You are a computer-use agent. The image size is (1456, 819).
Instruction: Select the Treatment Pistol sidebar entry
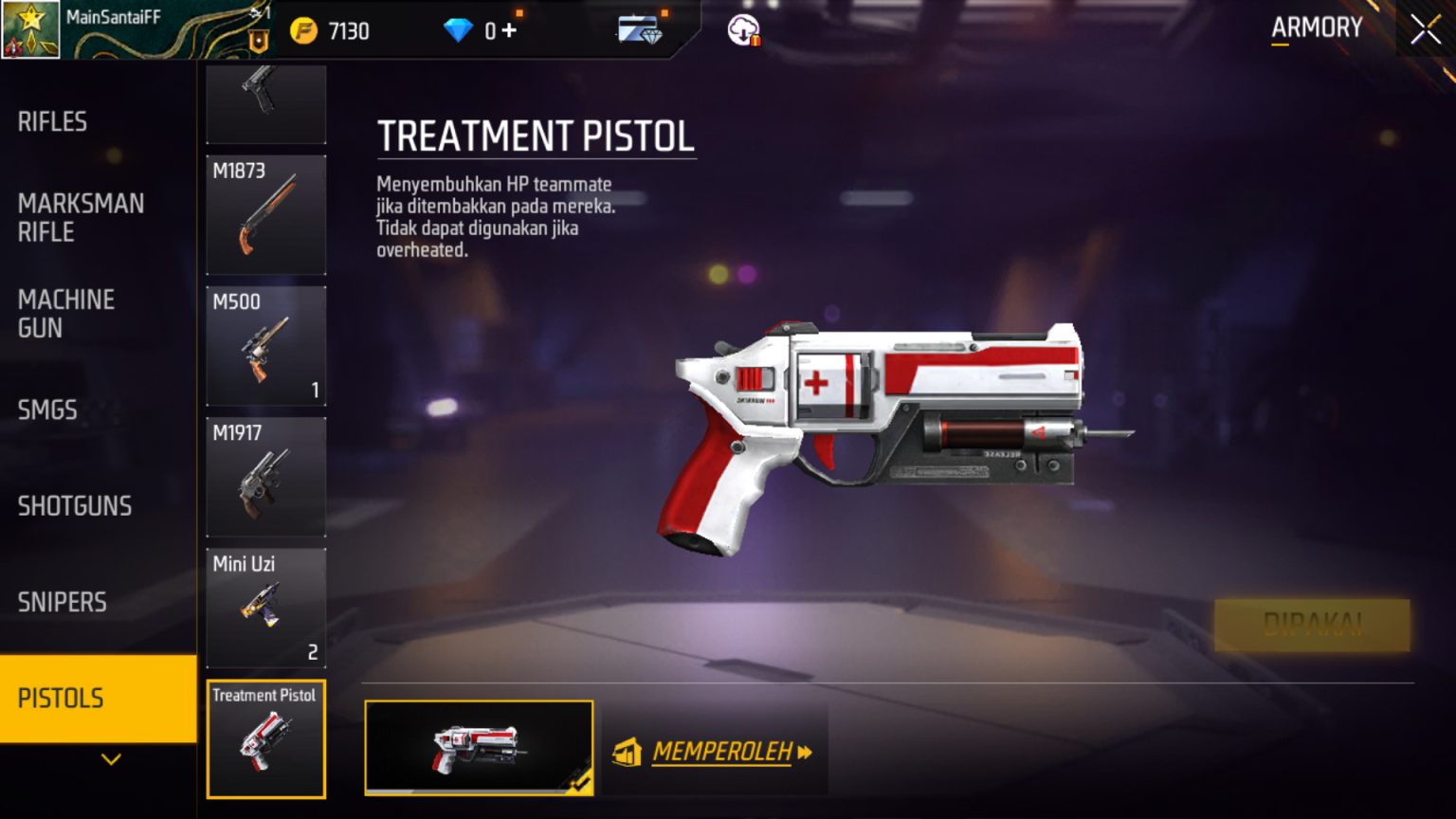tap(265, 738)
